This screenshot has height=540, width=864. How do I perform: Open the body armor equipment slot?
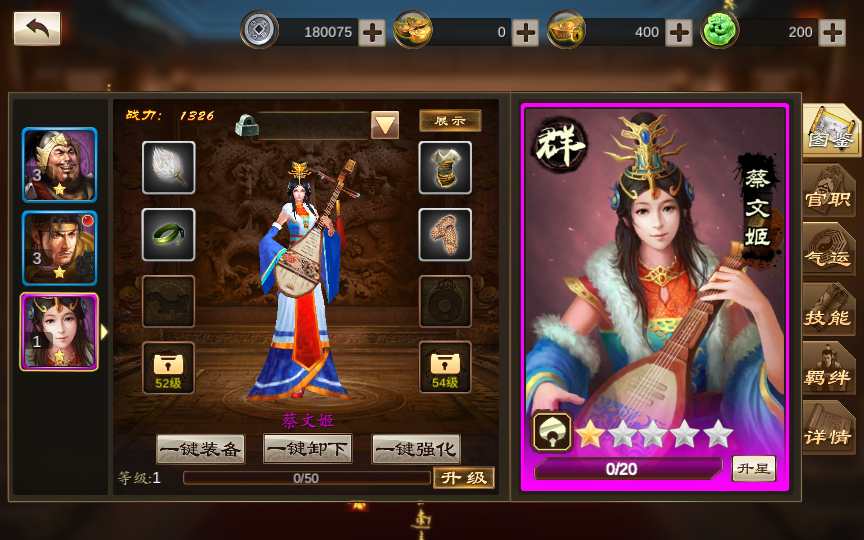pos(445,168)
